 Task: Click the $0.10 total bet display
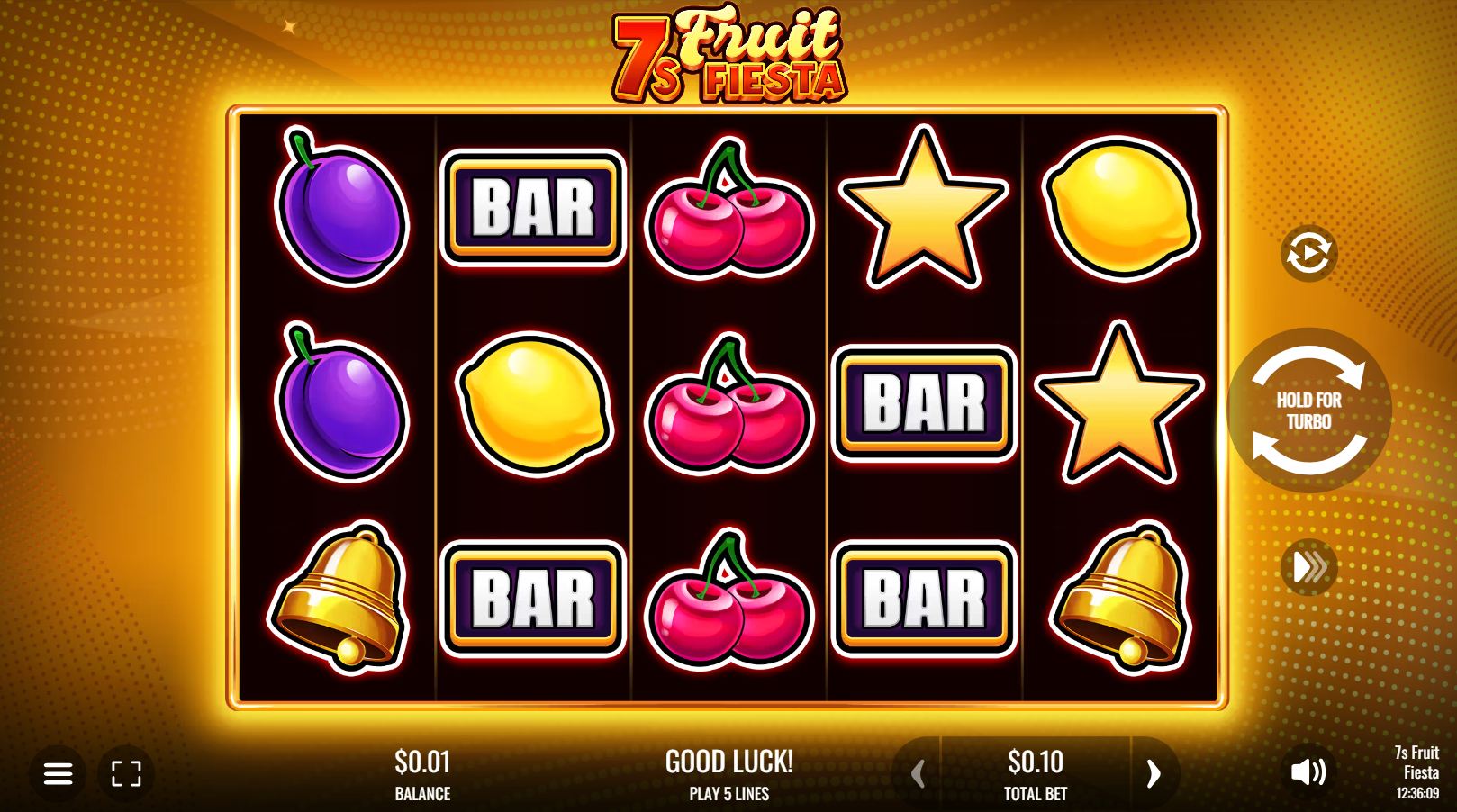(x=1036, y=762)
